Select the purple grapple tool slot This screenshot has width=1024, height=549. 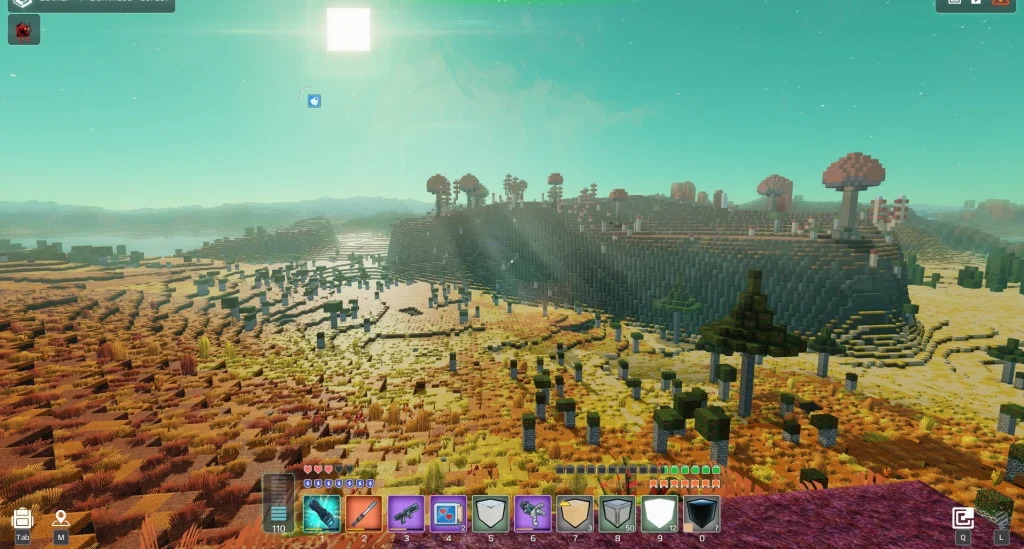[532, 513]
